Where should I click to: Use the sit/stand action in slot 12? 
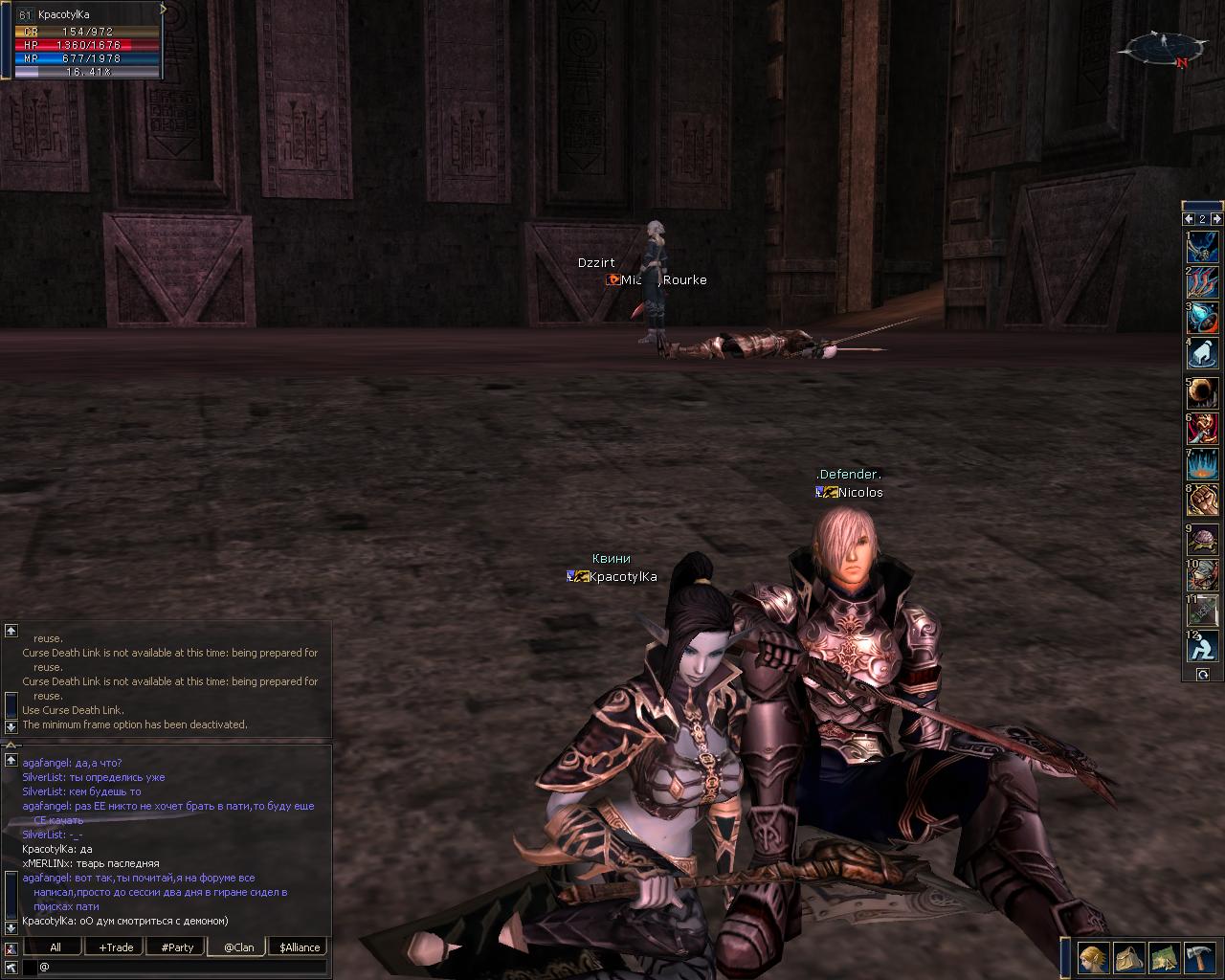(1203, 646)
